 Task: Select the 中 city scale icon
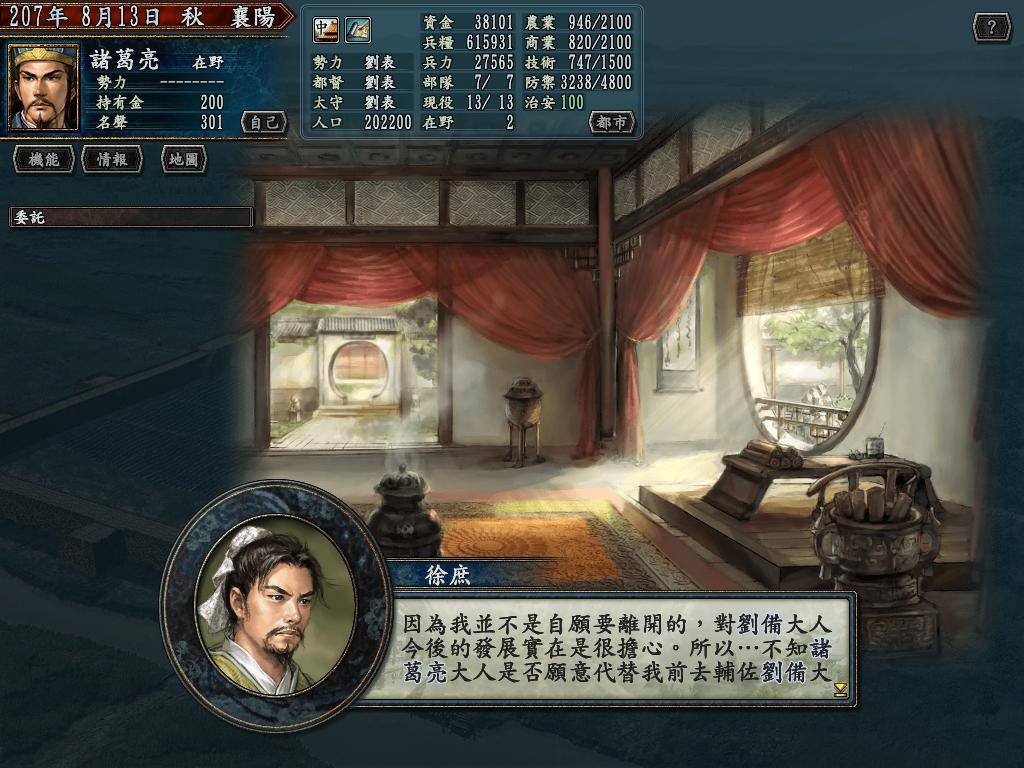[326, 30]
